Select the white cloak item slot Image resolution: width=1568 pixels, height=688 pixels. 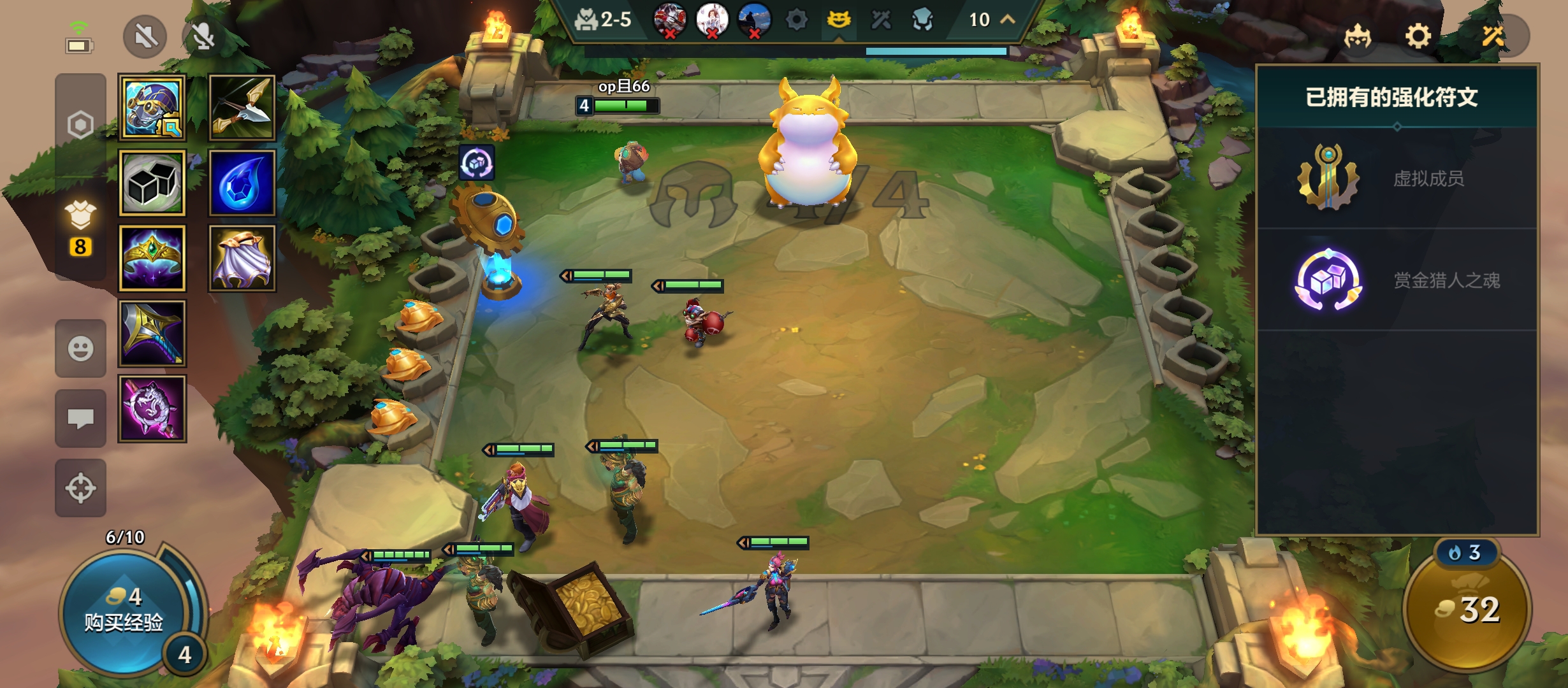242,258
